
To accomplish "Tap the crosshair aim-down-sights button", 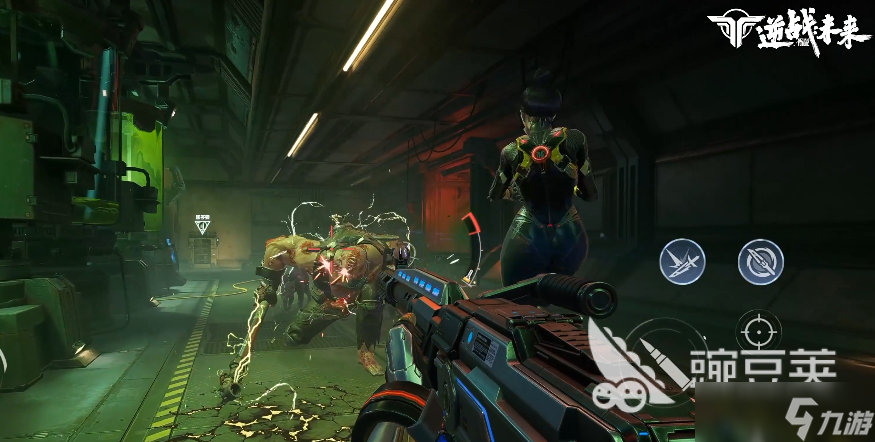I will click(759, 331).
